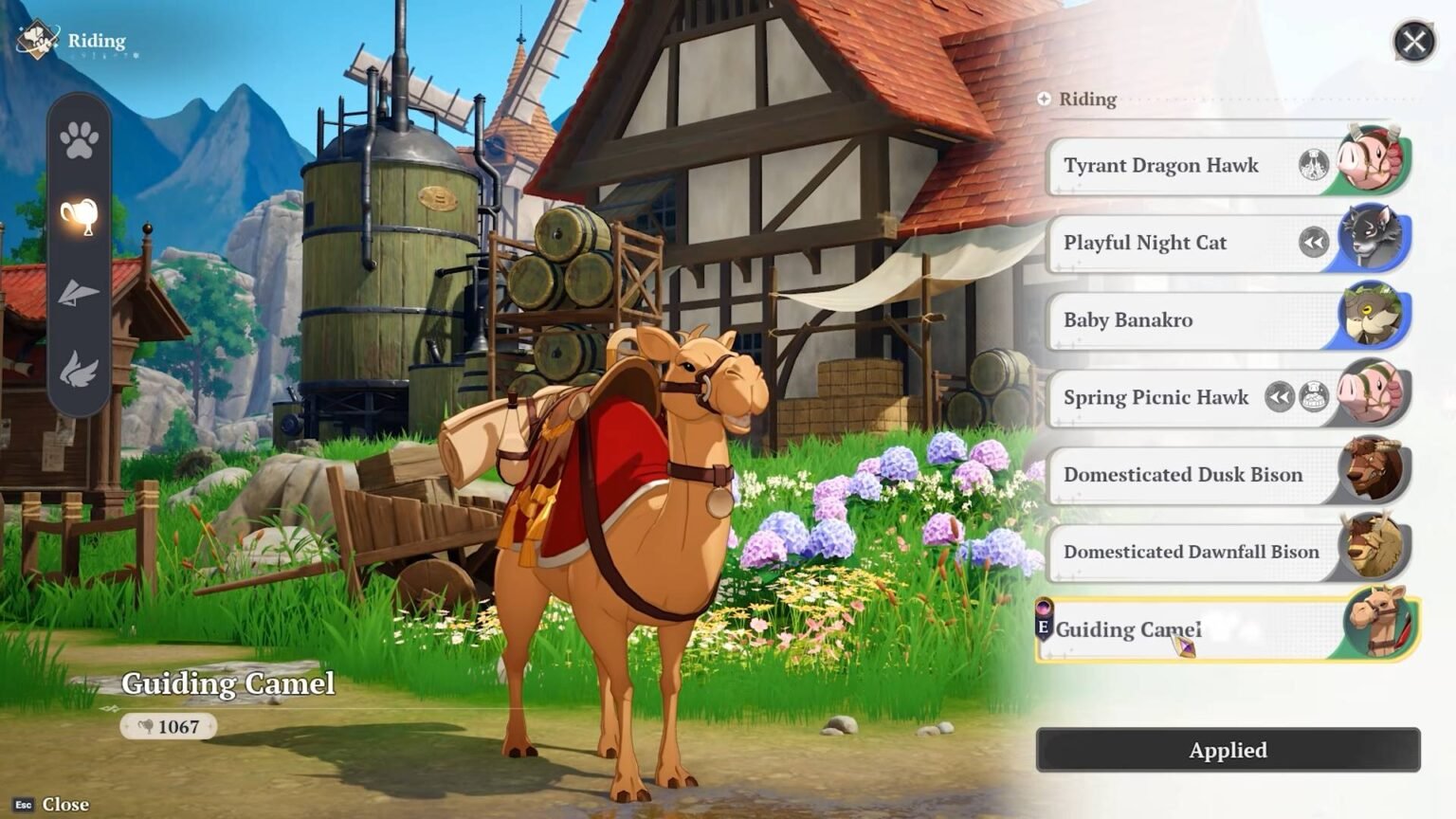Screen dimensions: 1456x819
Task: Click the Riding header star icon
Action: (x=1045, y=98)
